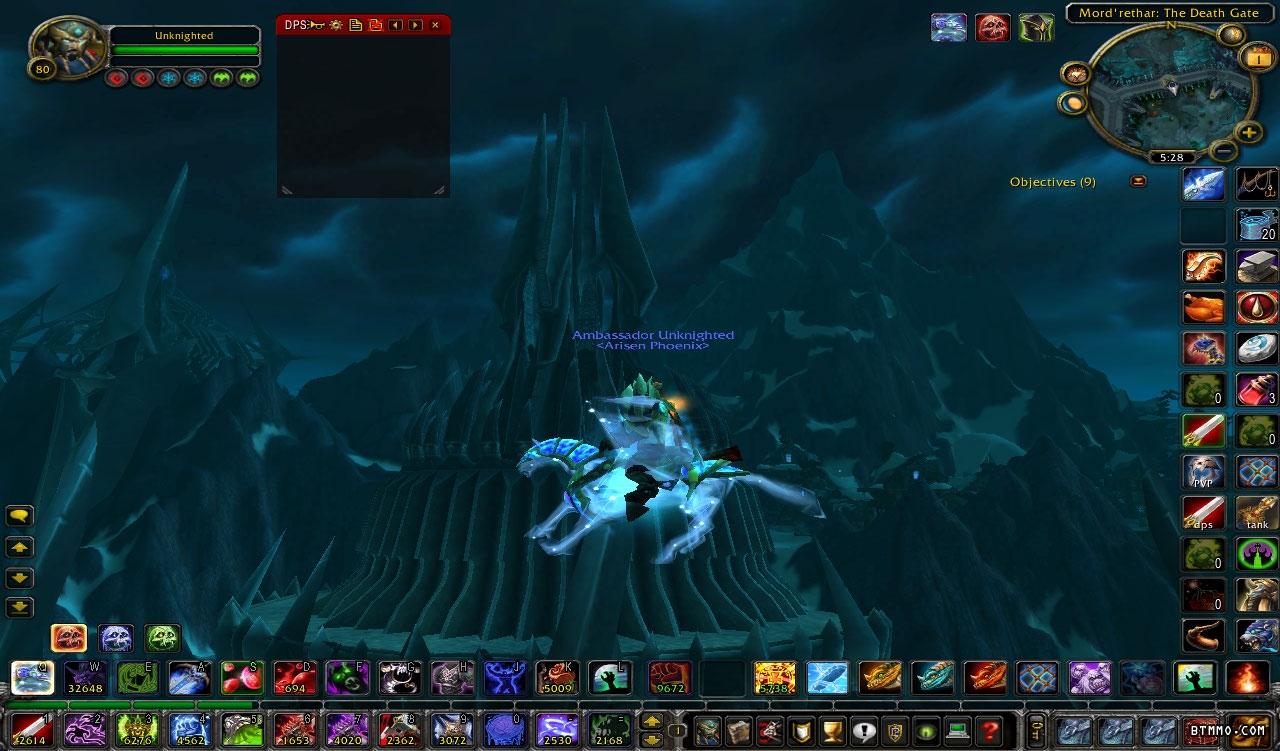Select the tank macro button
1280x751 pixels.
point(1257,512)
